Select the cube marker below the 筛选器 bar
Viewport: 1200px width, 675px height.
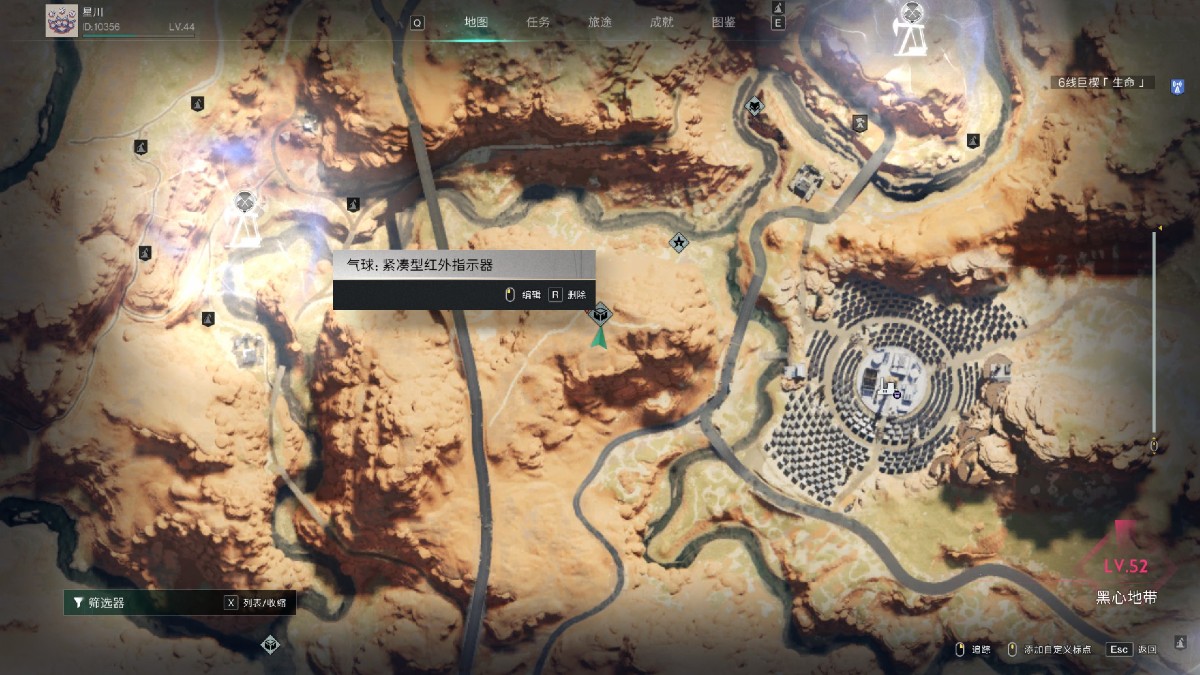tap(269, 645)
